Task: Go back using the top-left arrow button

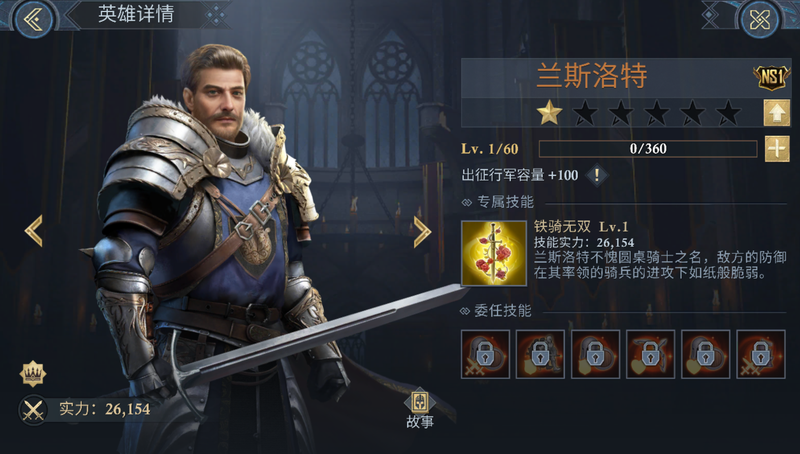Action: tap(32, 19)
